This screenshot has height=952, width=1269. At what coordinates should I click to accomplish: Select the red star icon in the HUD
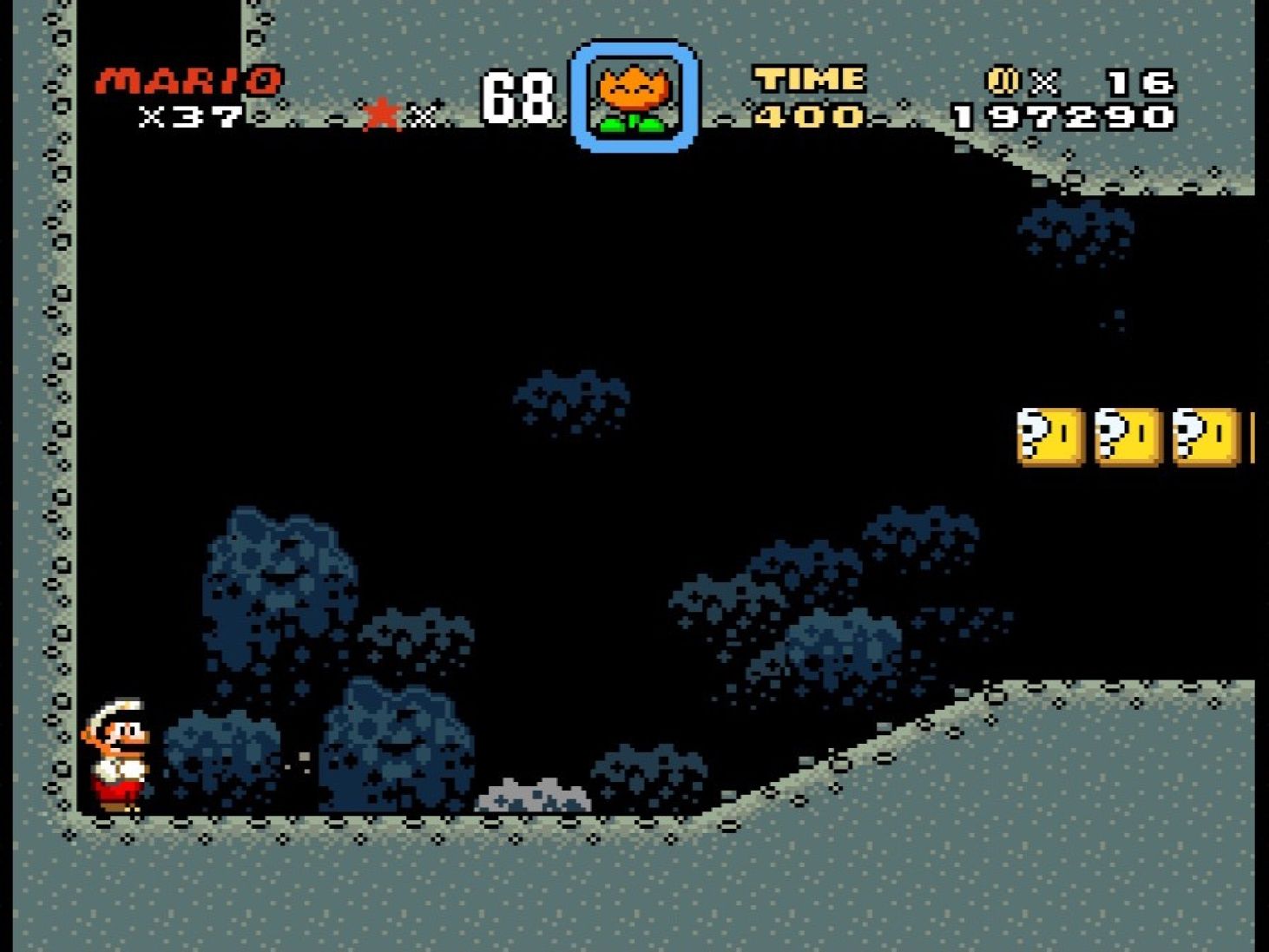tap(380, 111)
